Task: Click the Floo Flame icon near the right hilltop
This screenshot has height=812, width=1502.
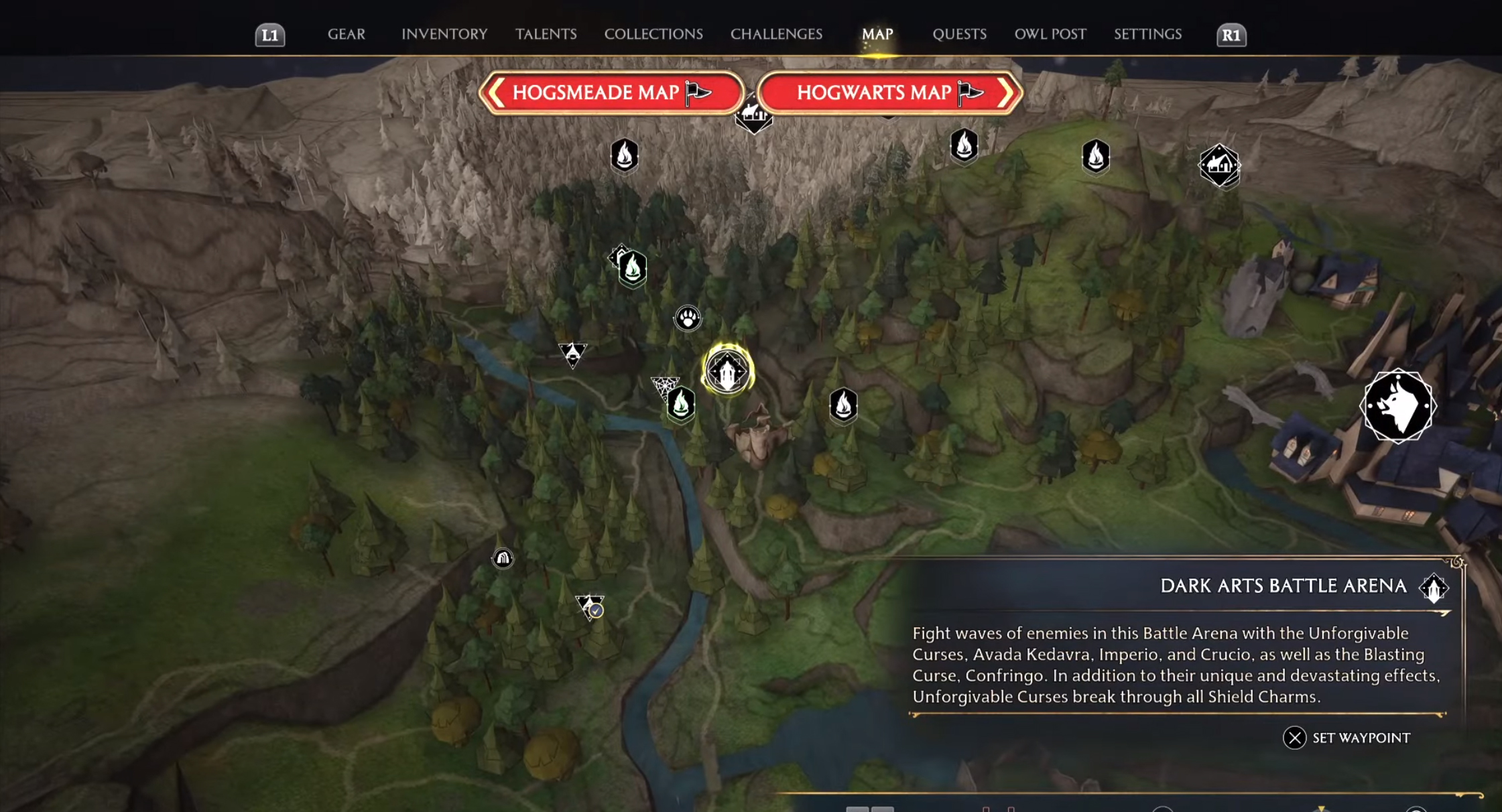Action: (1095, 157)
